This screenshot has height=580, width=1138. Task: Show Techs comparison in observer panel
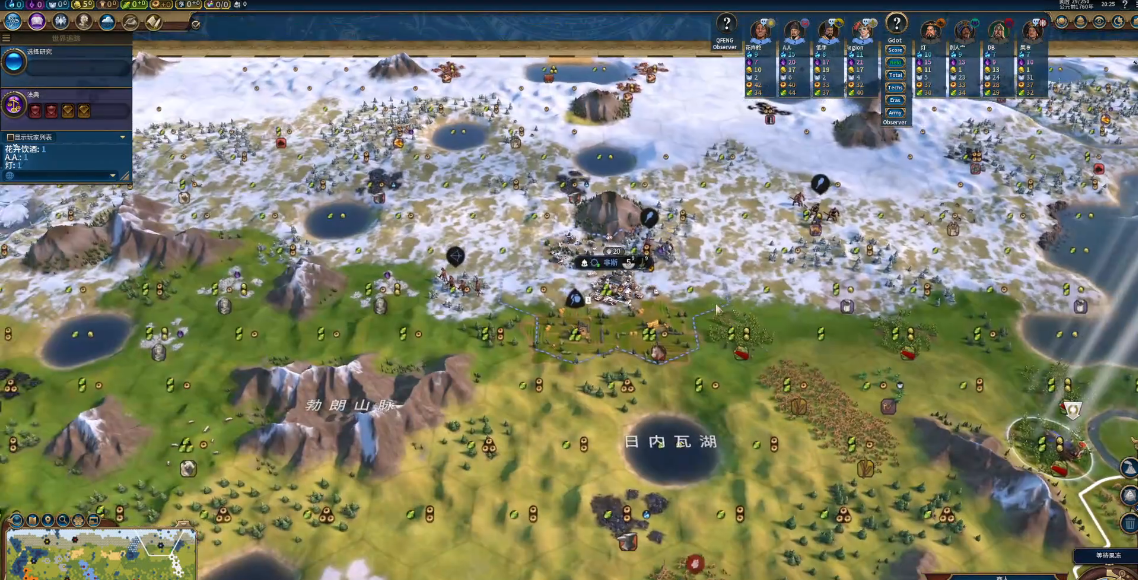click(895, 88)
